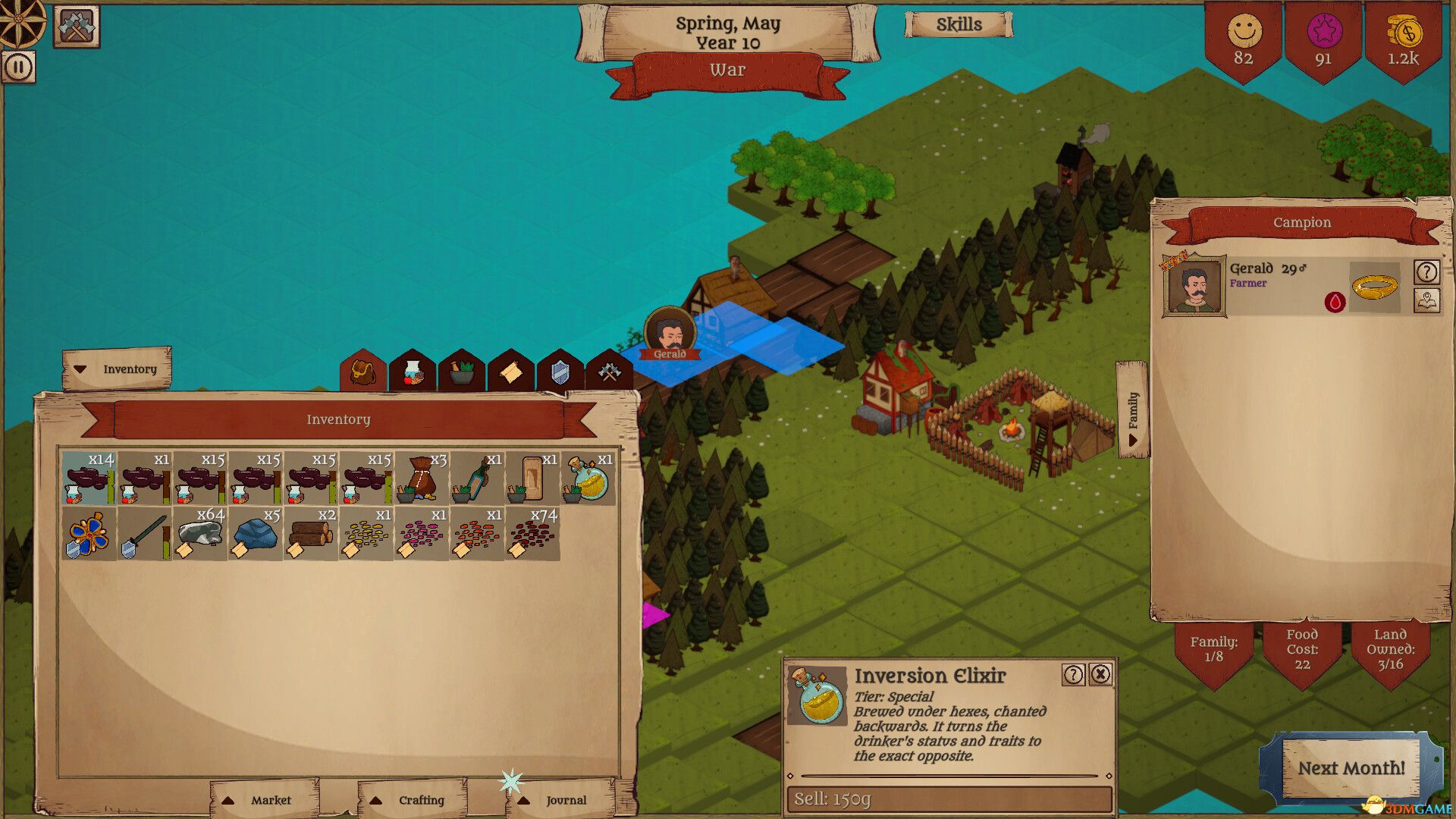Open the Crafting tab
The width and height of the screenshot is (1456, 819).
coord(409,800)
